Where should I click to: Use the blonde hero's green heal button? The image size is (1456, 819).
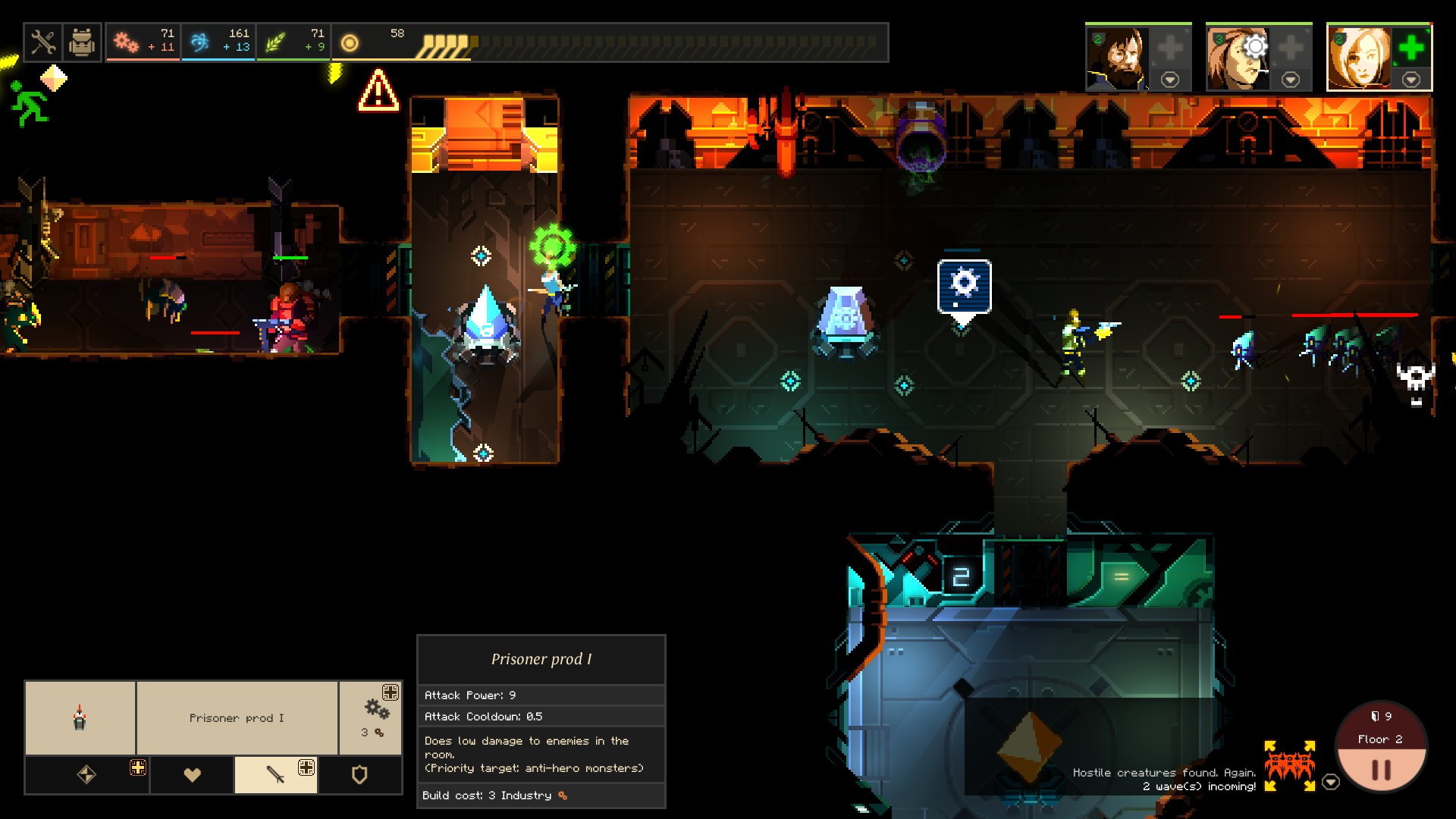coord(1410,49)
